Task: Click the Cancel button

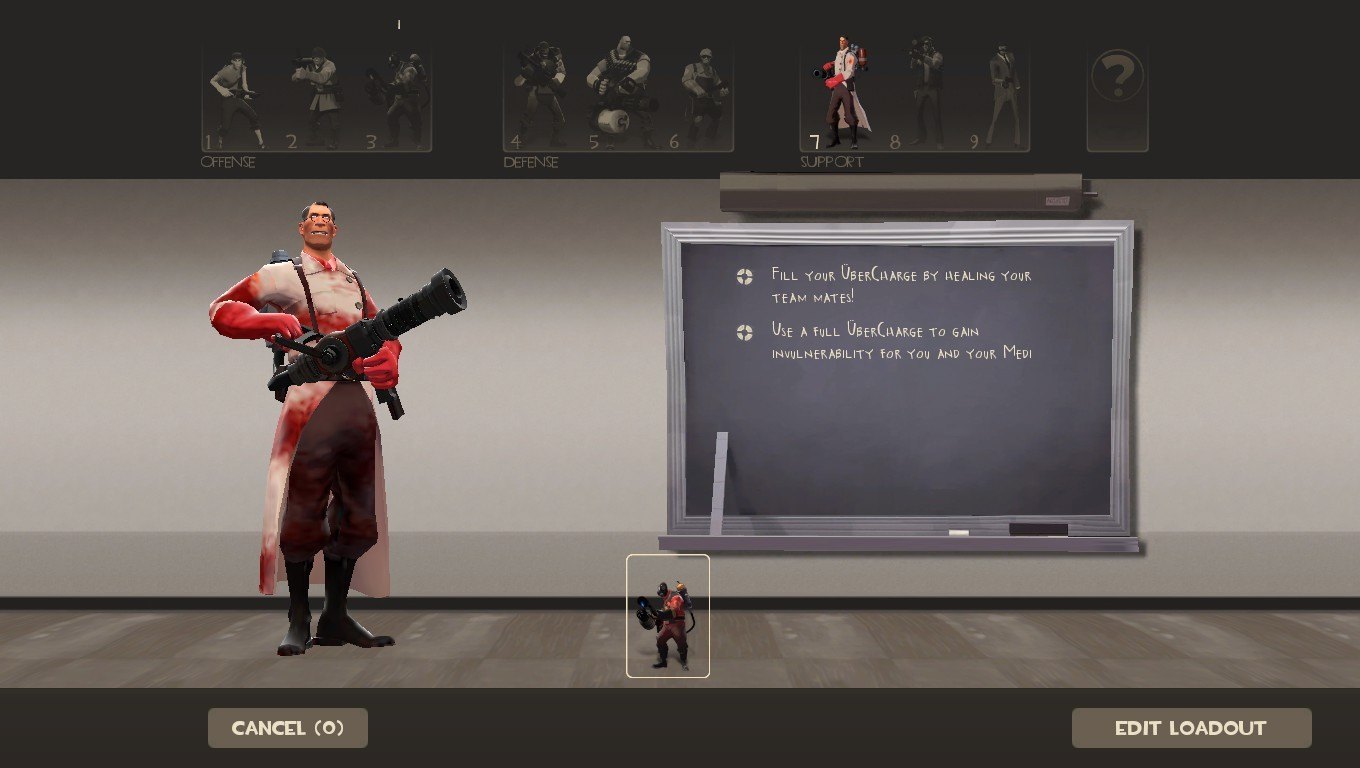Action: (288, 728)
